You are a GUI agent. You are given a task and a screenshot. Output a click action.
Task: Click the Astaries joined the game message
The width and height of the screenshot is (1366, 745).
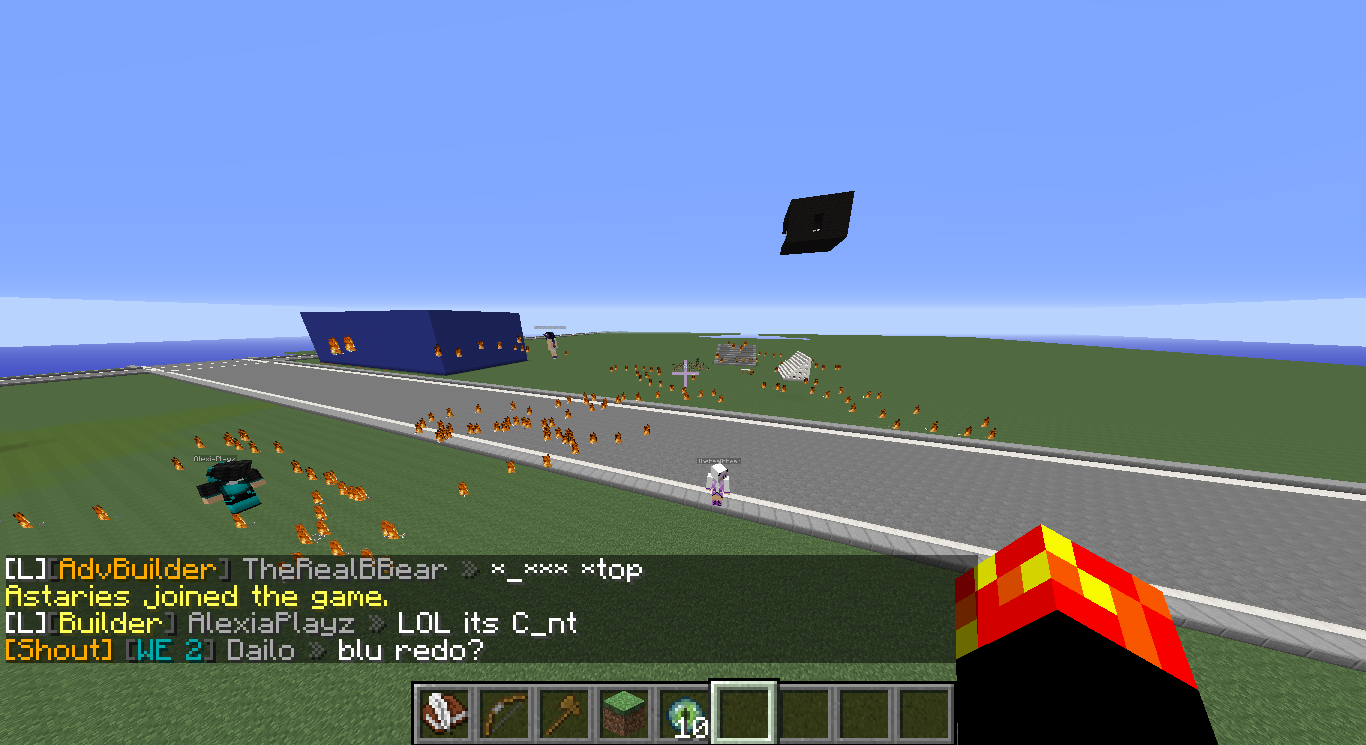(196, 597)
